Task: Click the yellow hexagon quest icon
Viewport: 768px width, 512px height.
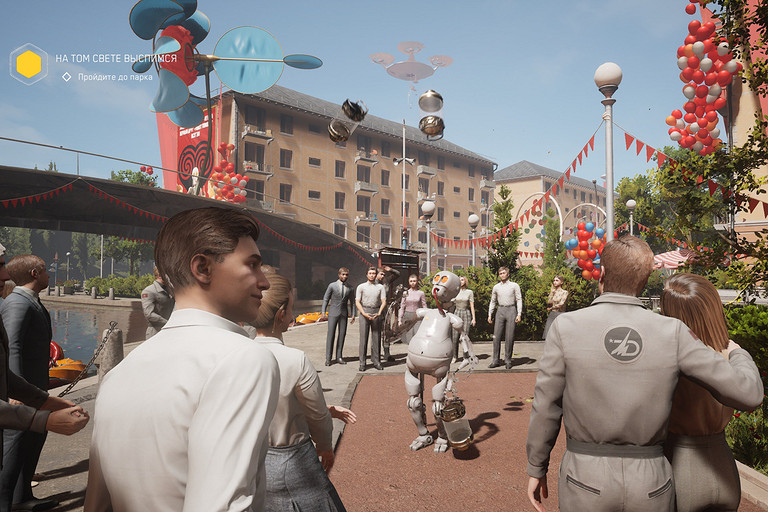Action: [29, 64]
